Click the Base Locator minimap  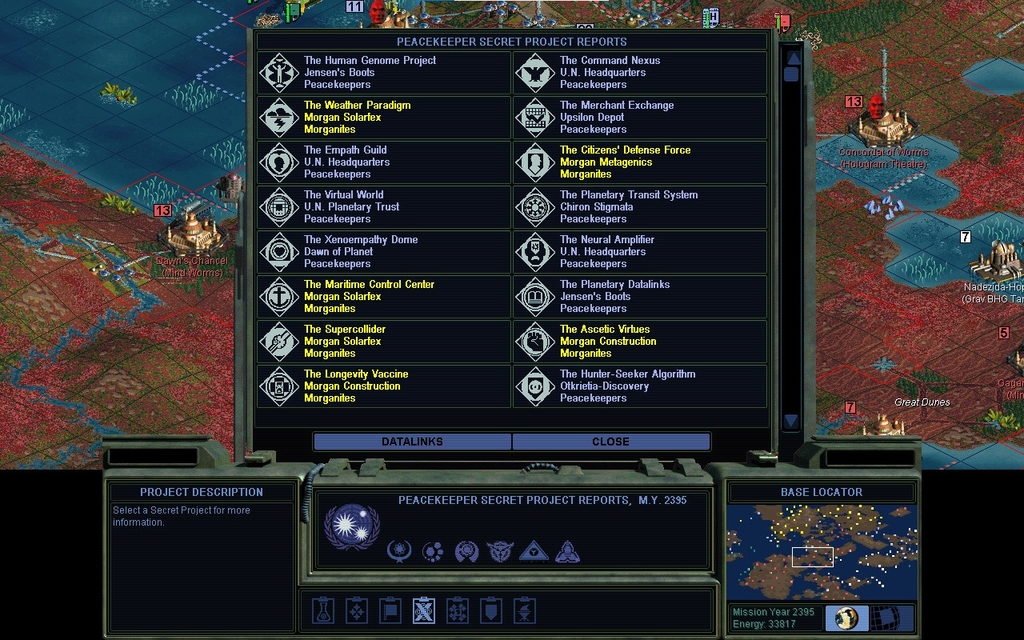(821, 552)
